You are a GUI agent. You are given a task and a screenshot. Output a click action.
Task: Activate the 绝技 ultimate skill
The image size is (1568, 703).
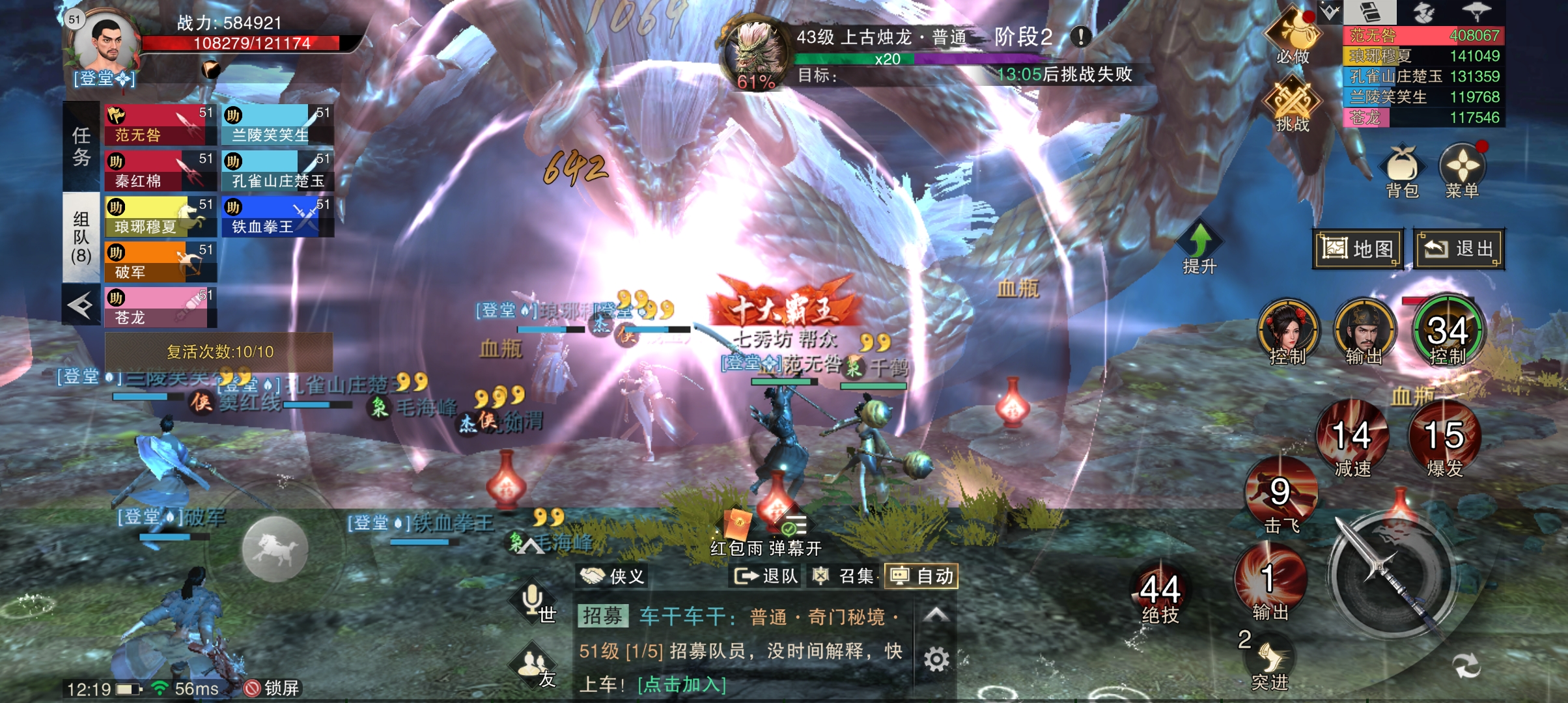point(1160,596)
